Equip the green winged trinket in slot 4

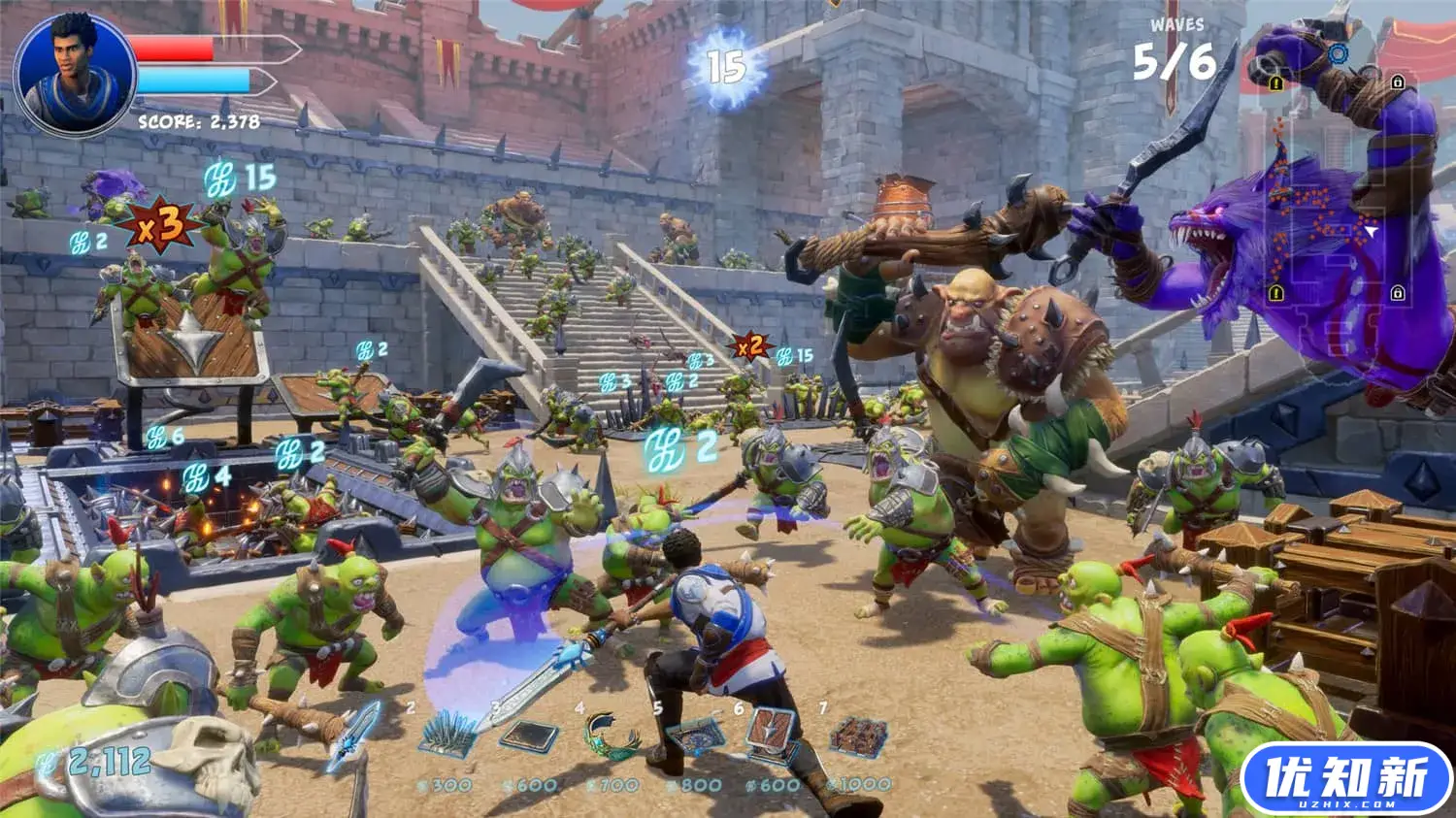[x=612, y=736]
